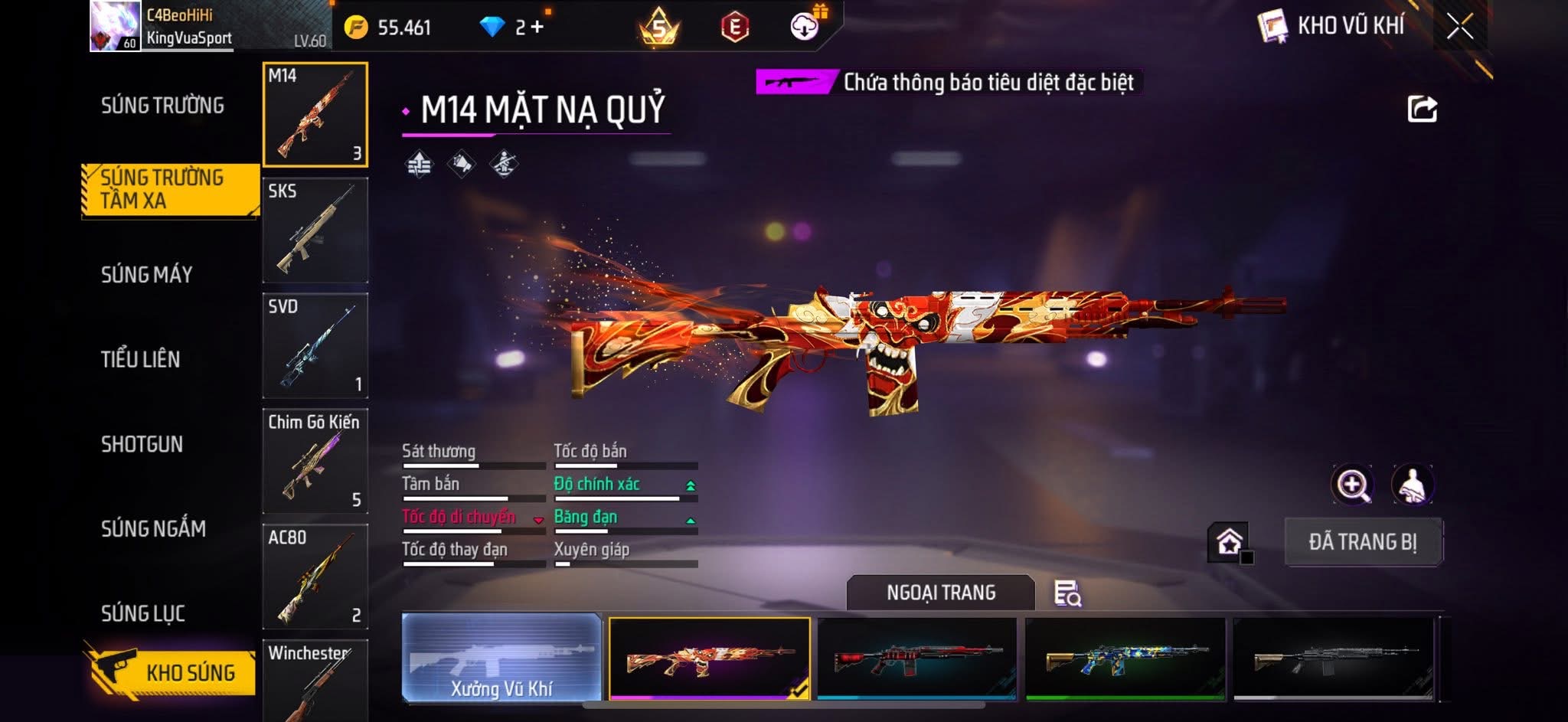Click the home icon beside equip button
1568x722 pixels.
(1229, 542)
